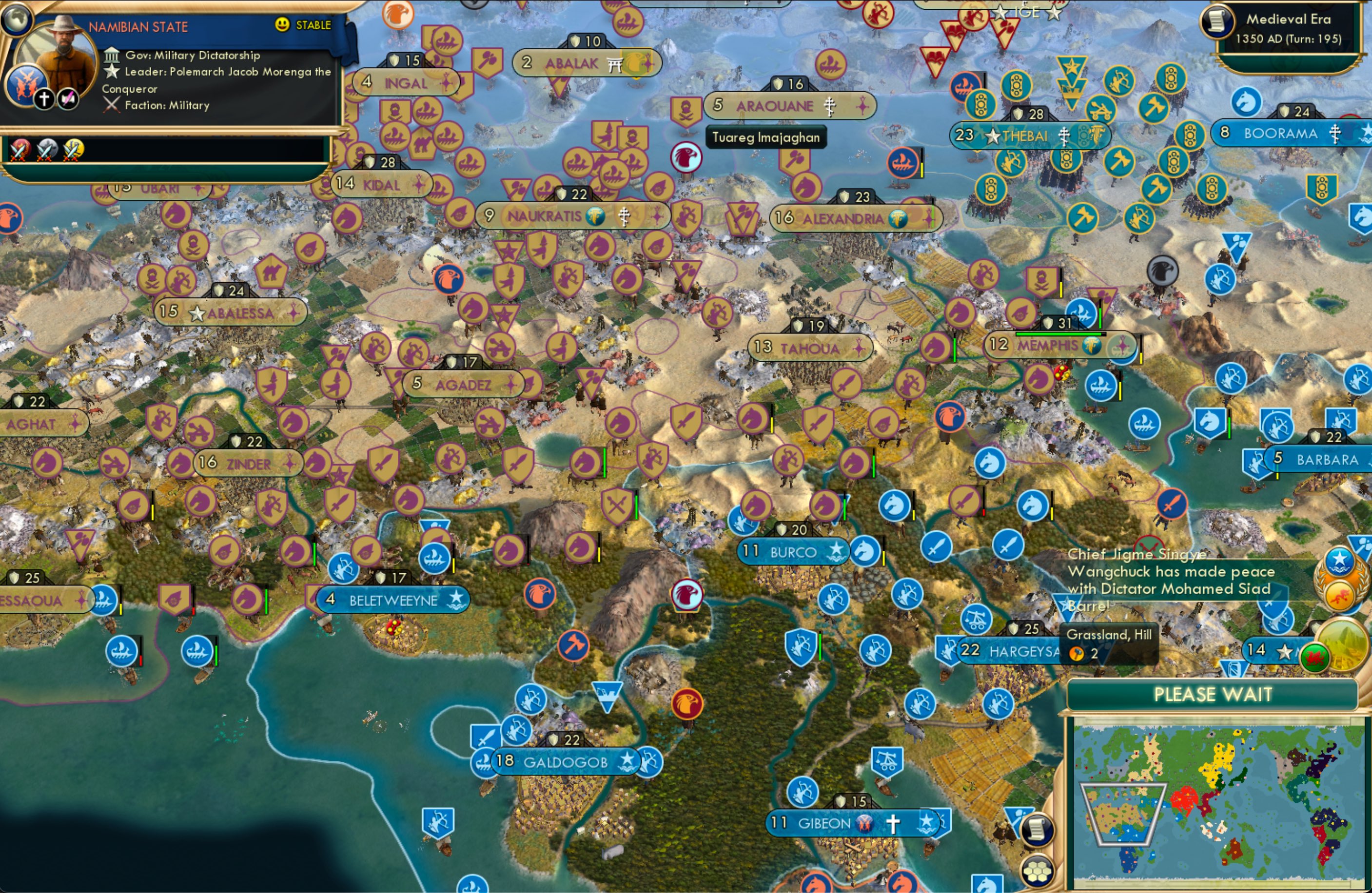Click the green Welsh dragon circular icon
Viewport: 1372px width, 893px height.
1316,656
